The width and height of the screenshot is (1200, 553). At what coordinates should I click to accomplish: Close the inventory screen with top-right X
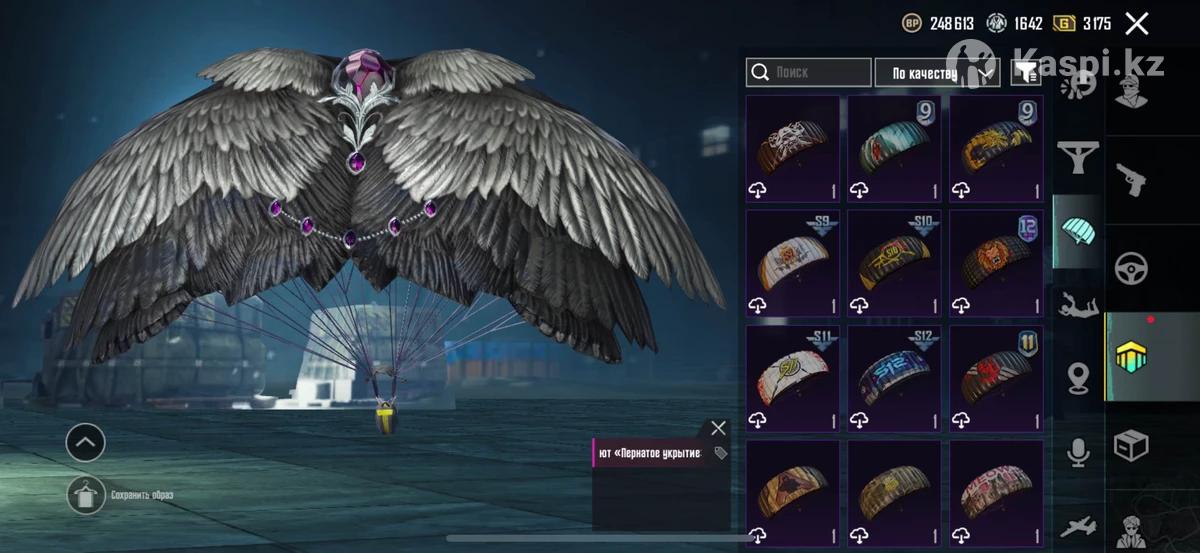pos(1136,24)
